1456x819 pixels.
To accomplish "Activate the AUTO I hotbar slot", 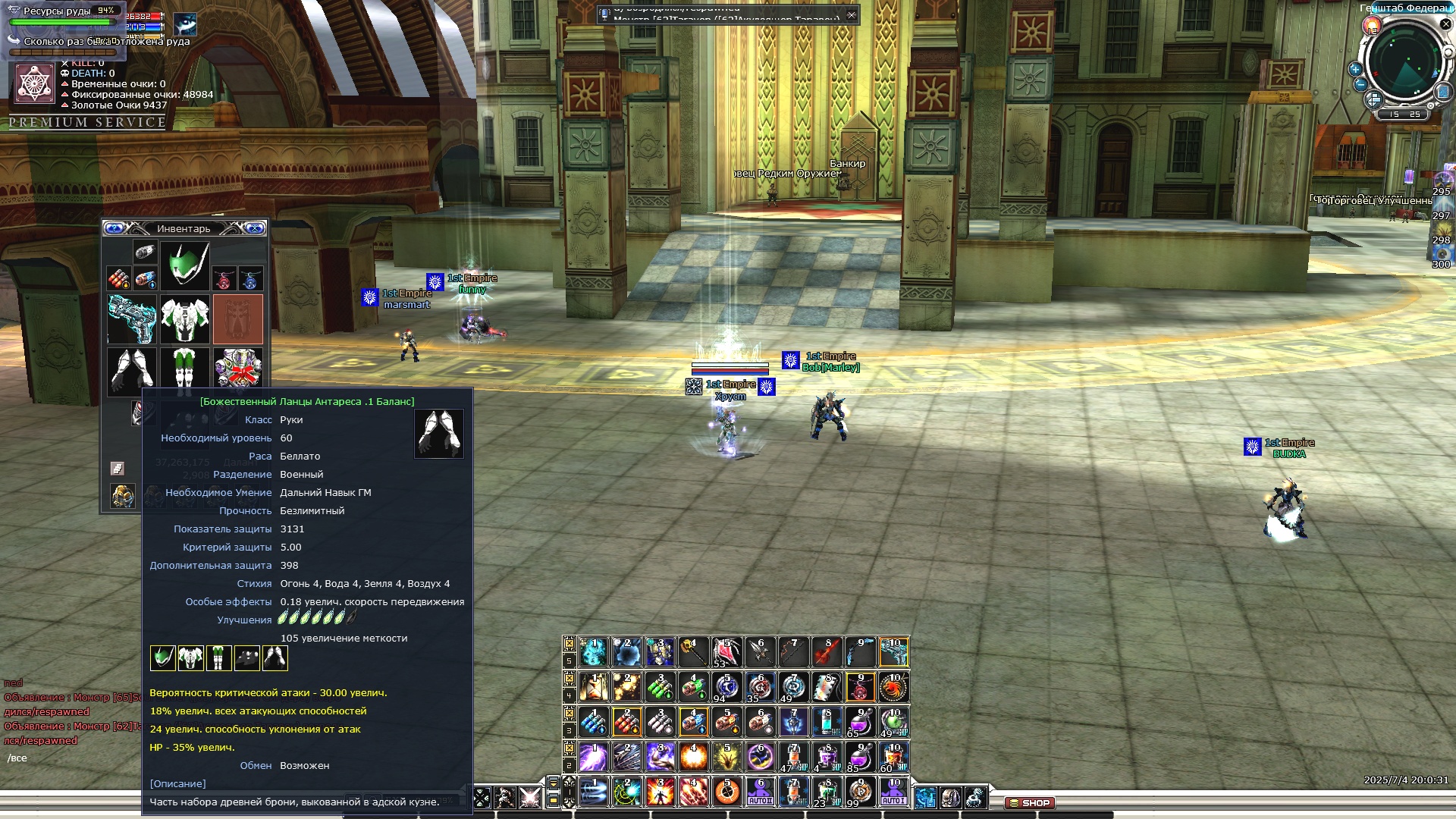I will click(893, 792).
